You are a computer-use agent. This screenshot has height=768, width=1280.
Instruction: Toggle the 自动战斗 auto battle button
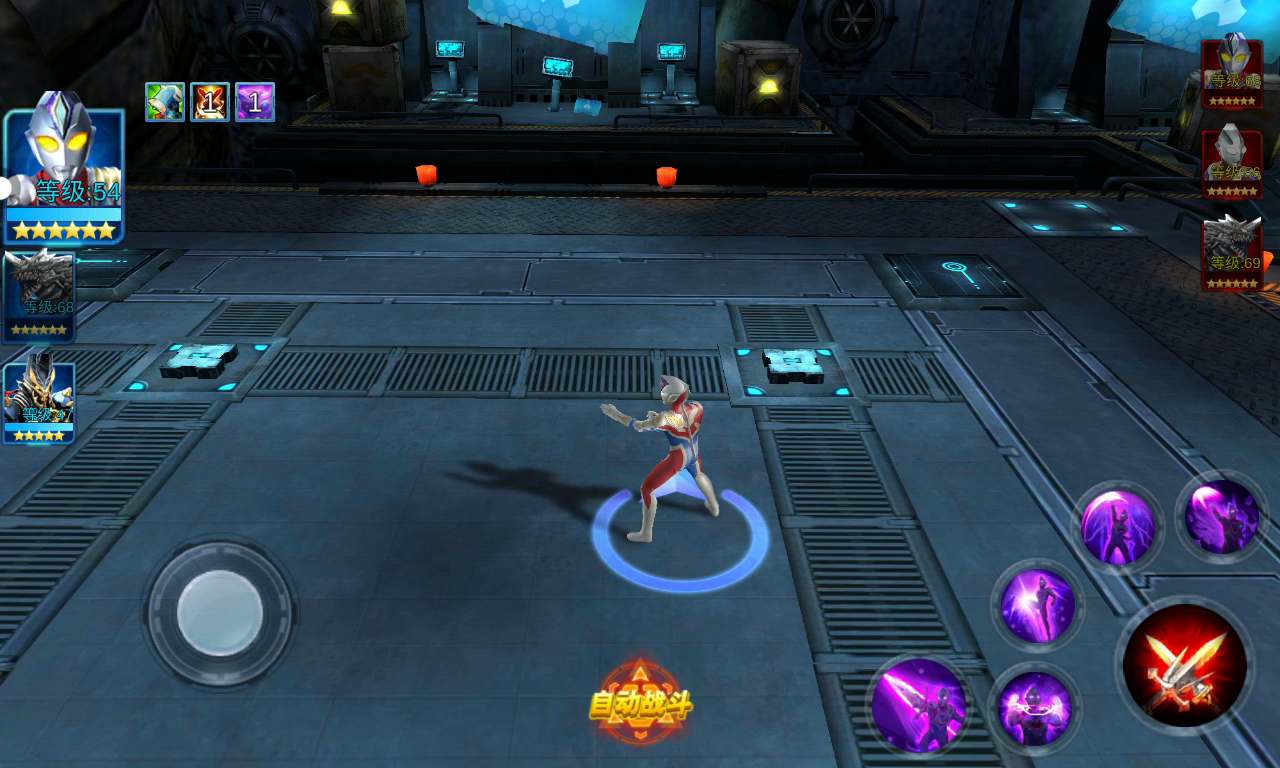click(x=640, y=704)
